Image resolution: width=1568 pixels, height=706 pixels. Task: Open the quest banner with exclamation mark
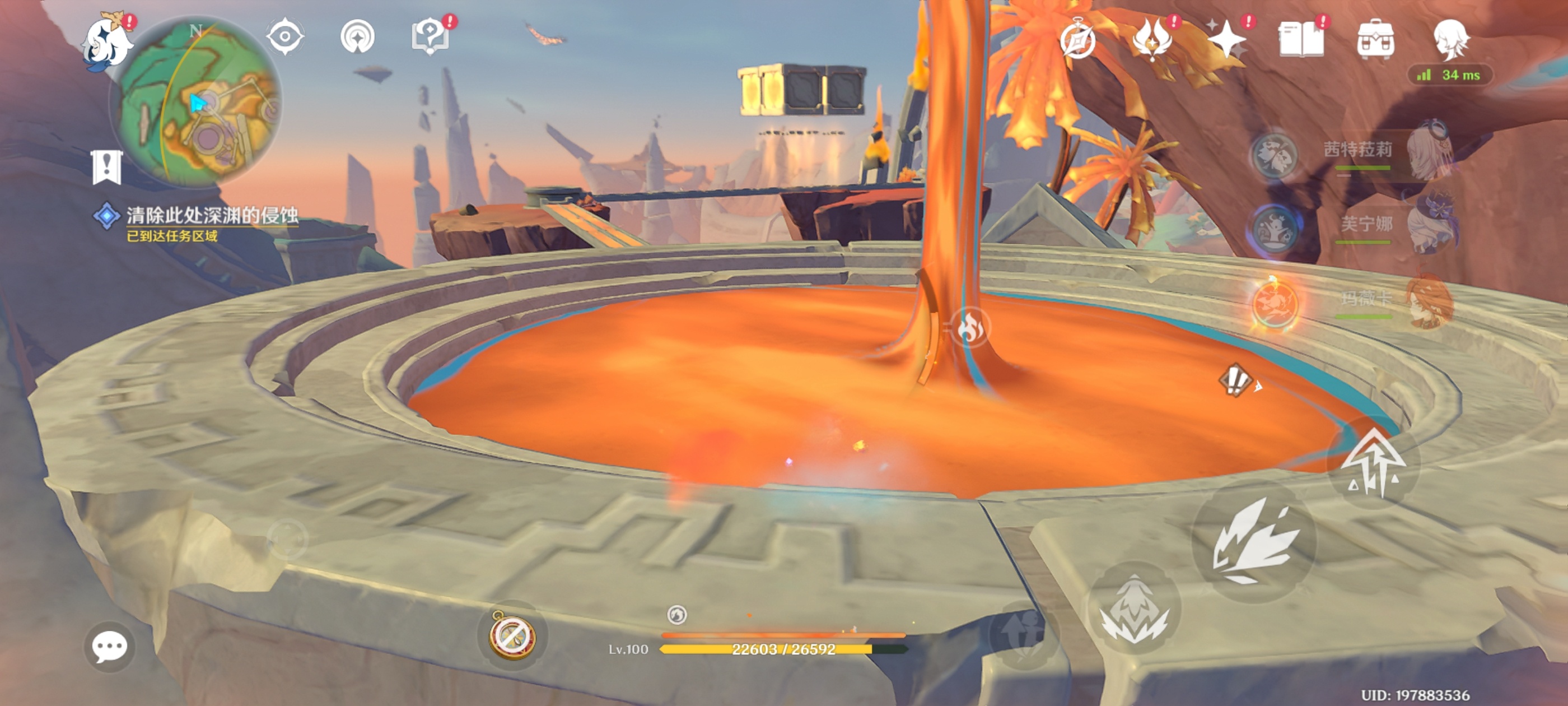107,167
